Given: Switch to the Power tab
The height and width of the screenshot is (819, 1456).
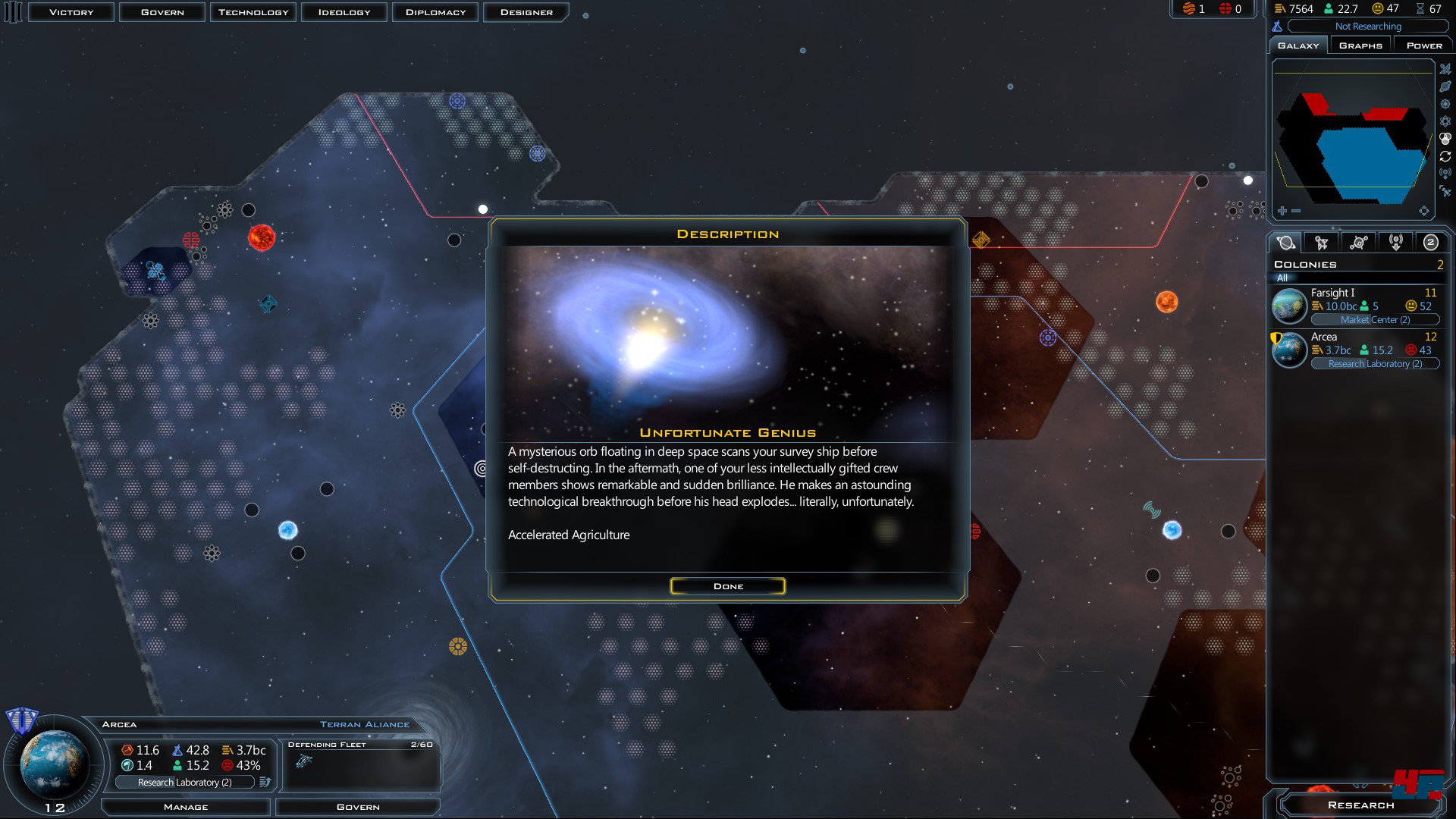Looking at the screenshot, I should (1423, 45).
